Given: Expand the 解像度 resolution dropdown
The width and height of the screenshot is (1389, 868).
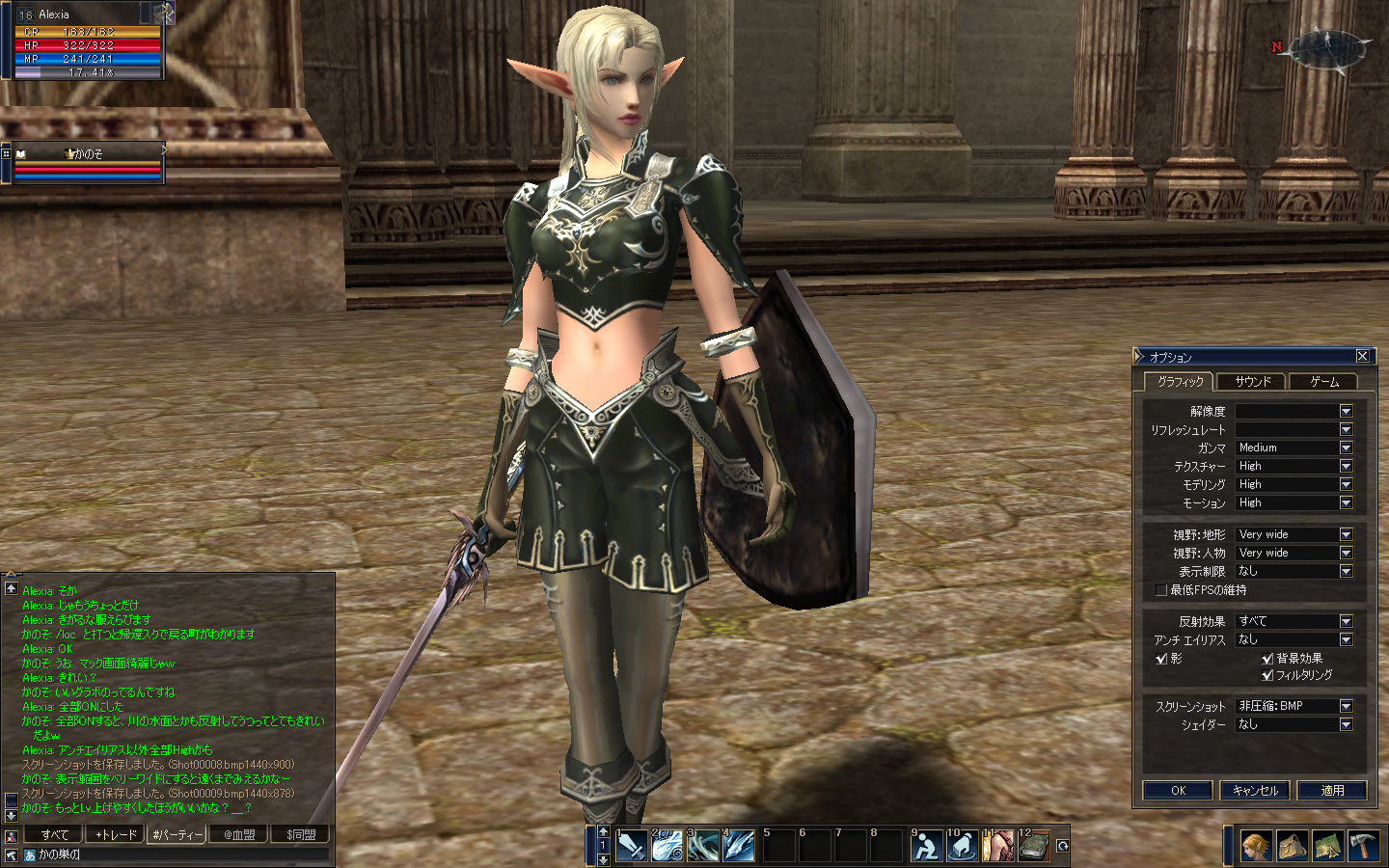Looking at the screenshot, I should click(1346, 411).
